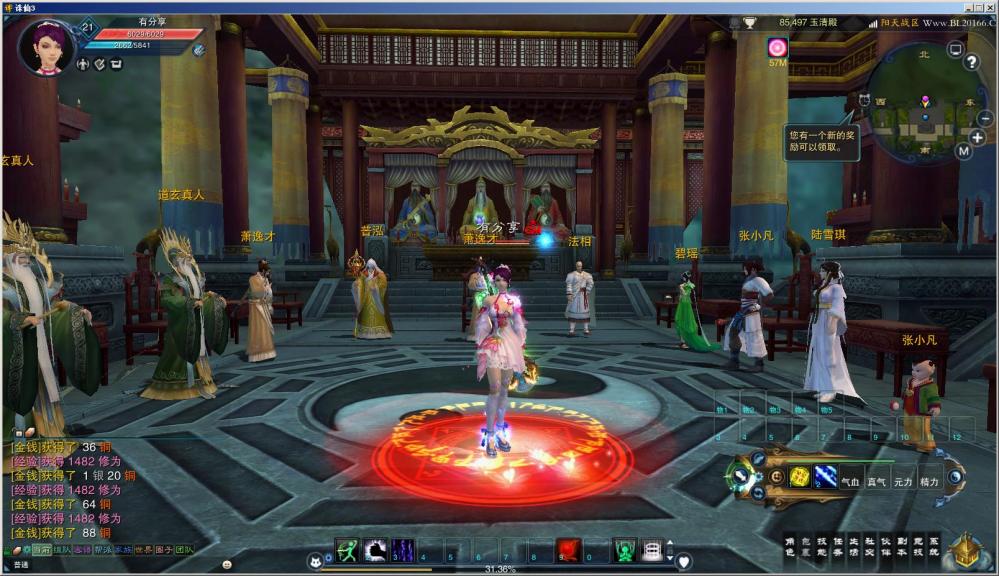
Task: Use the green meditation figure skill
Action: (x=624, y=549)
